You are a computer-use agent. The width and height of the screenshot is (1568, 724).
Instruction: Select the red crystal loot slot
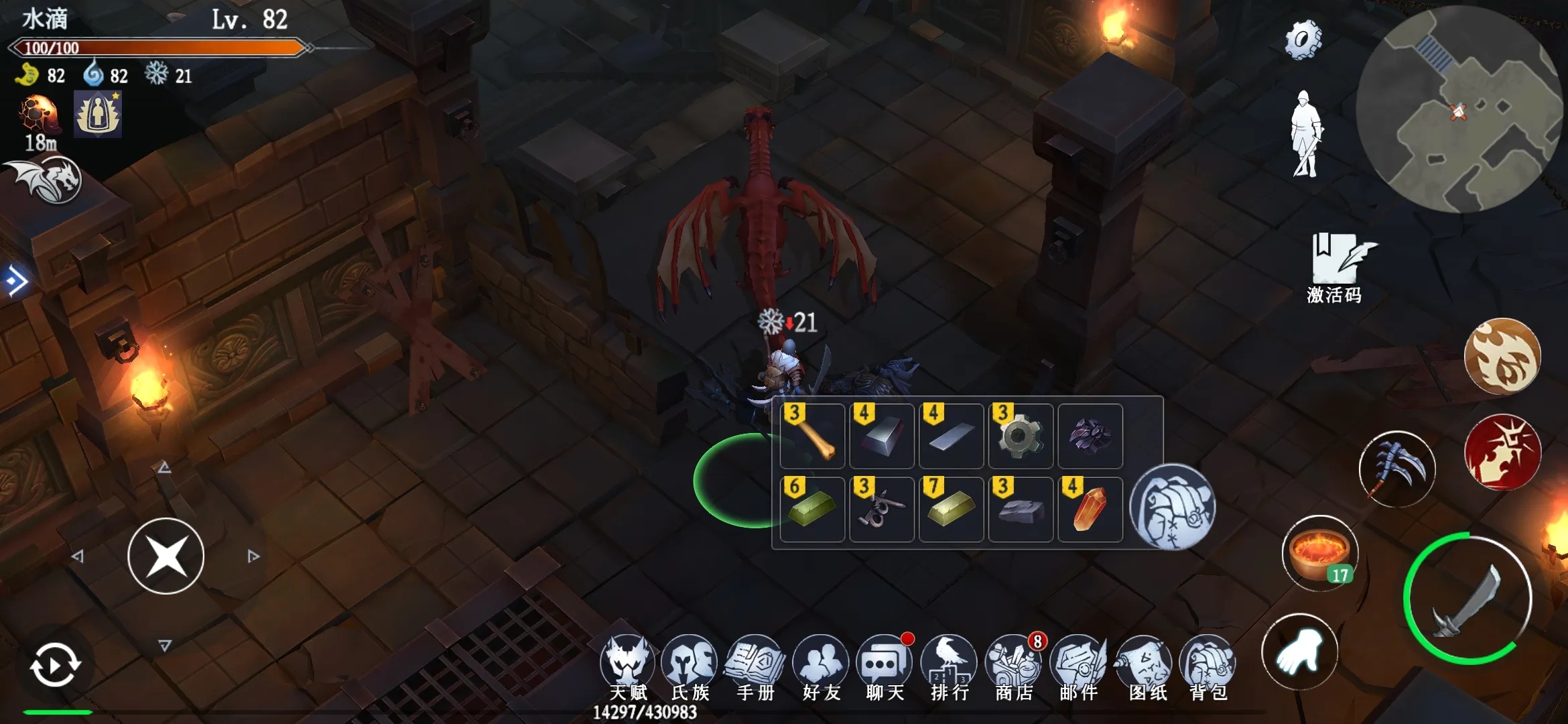pos(1090,509)
